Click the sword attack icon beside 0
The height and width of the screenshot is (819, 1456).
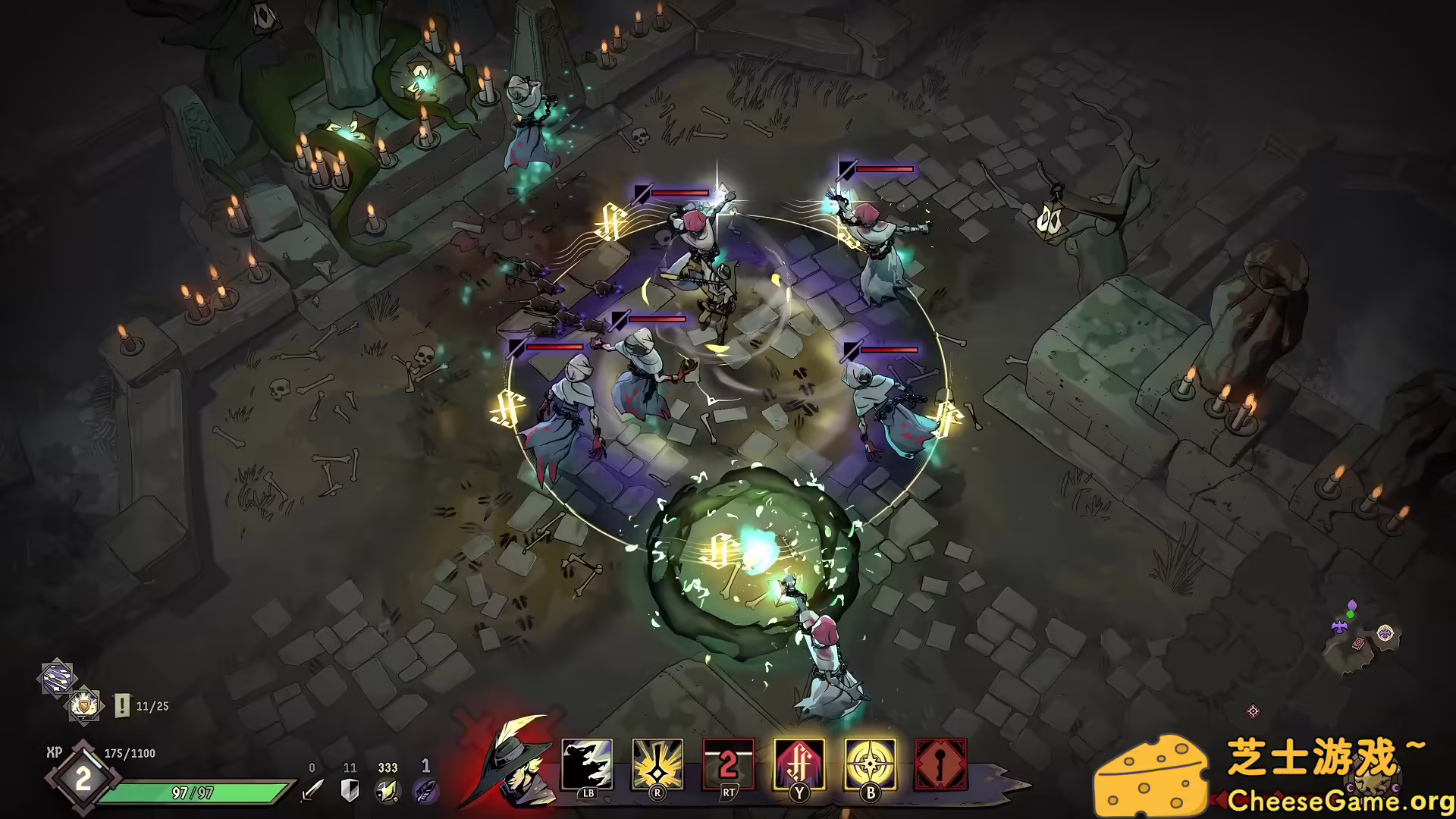tap(312, 789)
